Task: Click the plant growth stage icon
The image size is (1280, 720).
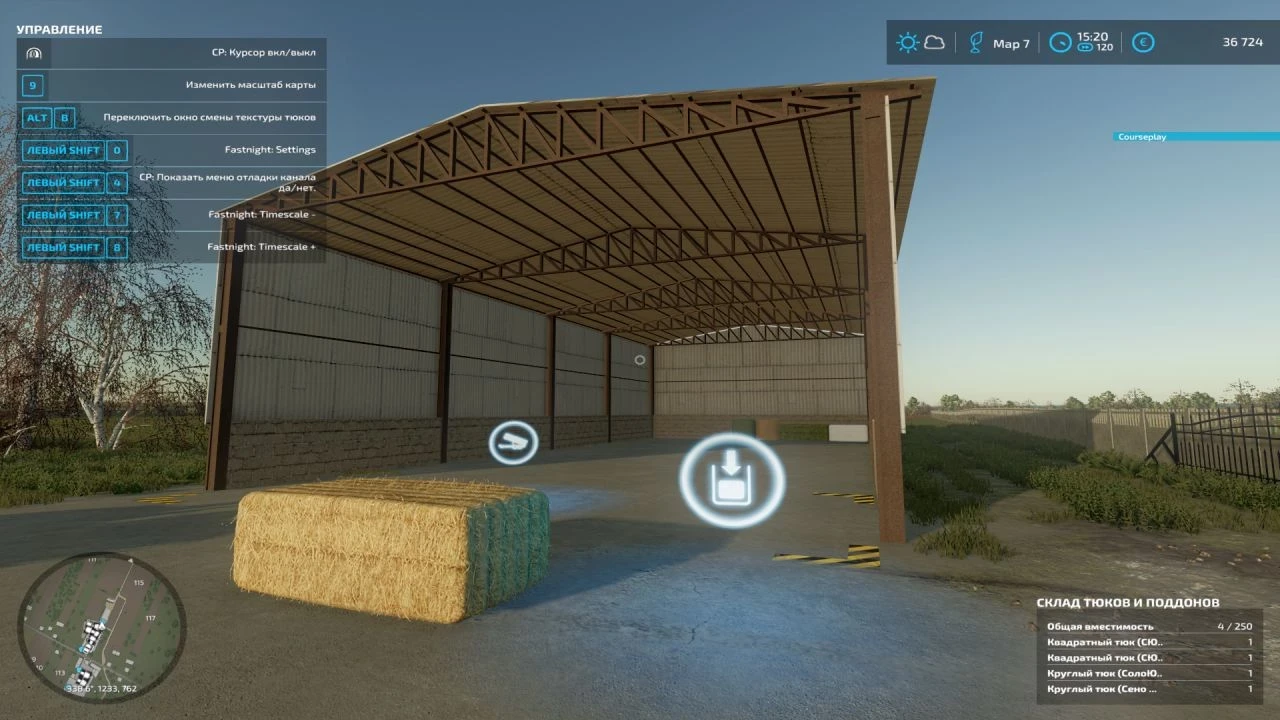Action: 974,42
